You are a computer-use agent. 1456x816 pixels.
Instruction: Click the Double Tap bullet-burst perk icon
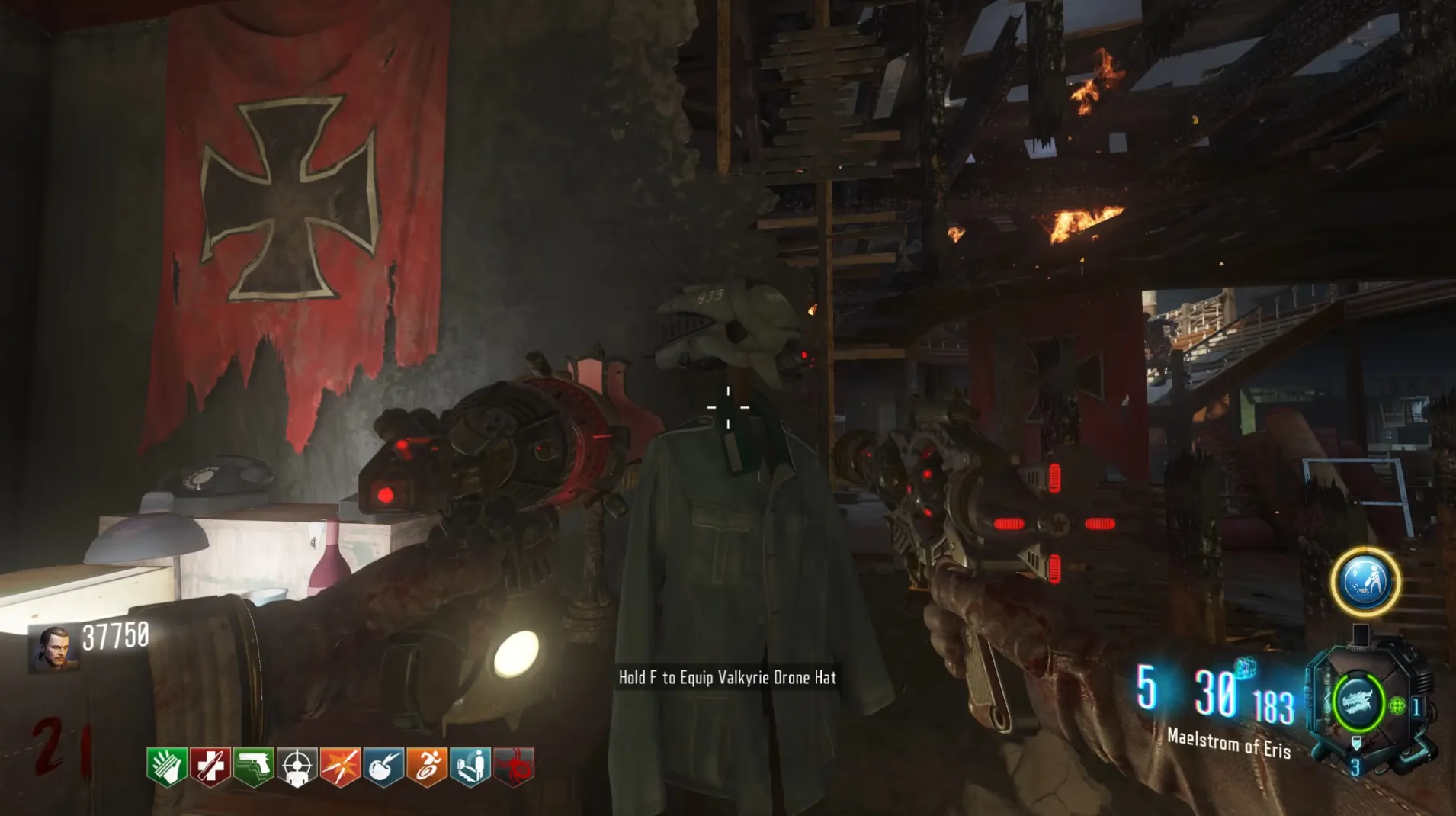(x=340, y=766)
